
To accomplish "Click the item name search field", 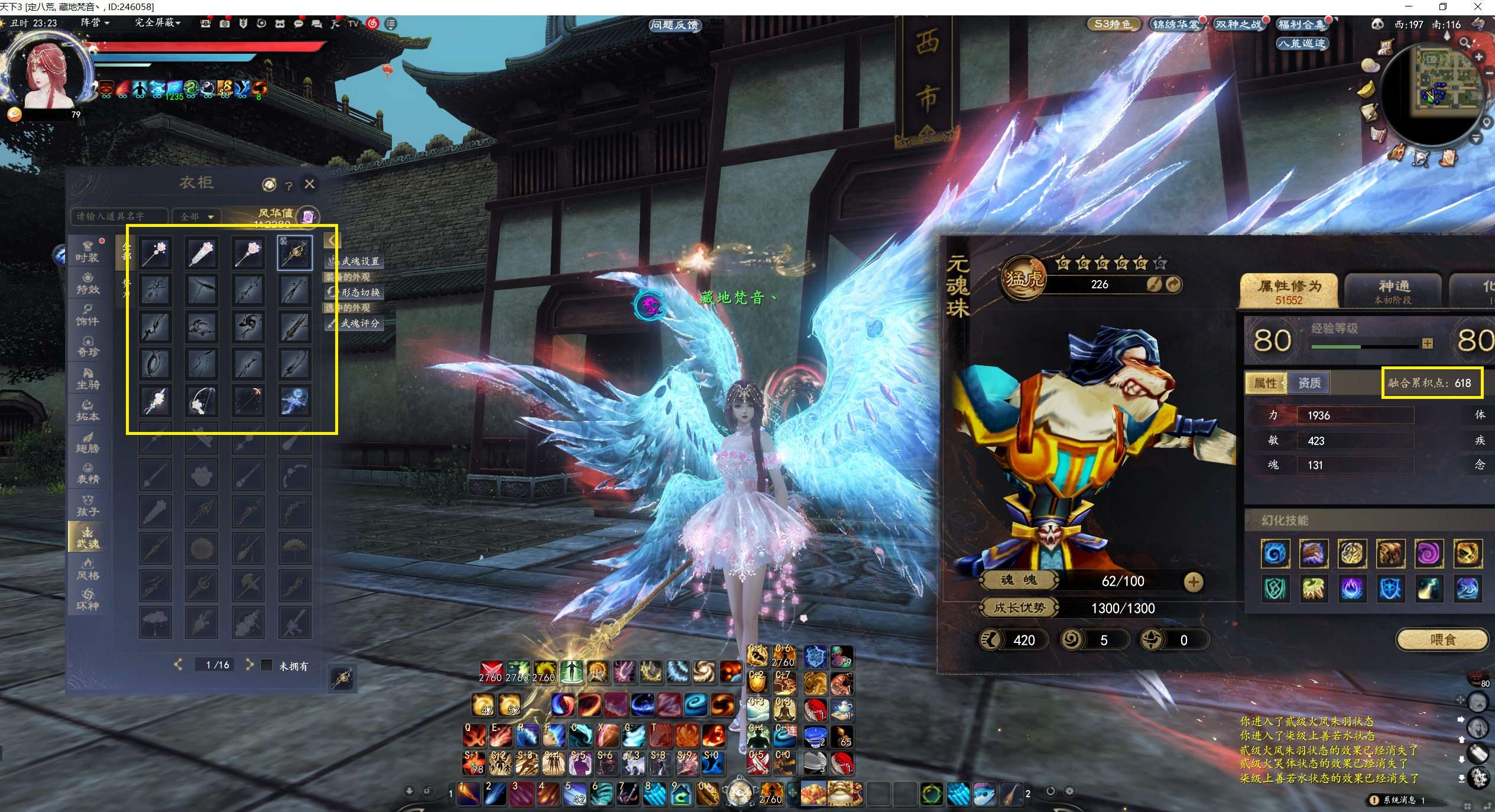I will tap(118, 216).
